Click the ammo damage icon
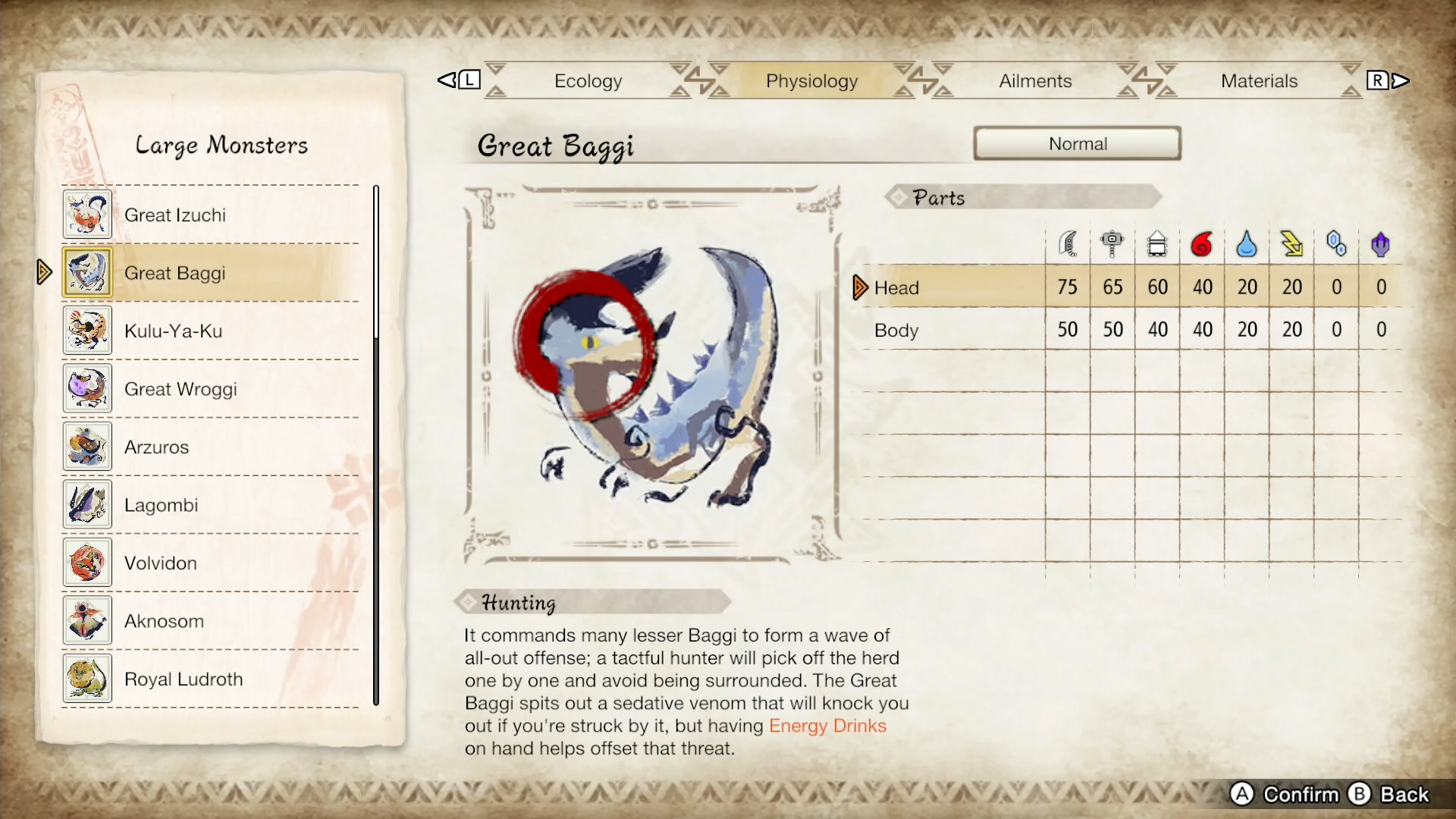Viewport: 1456px width, 819px height. tap(1157, 243)
